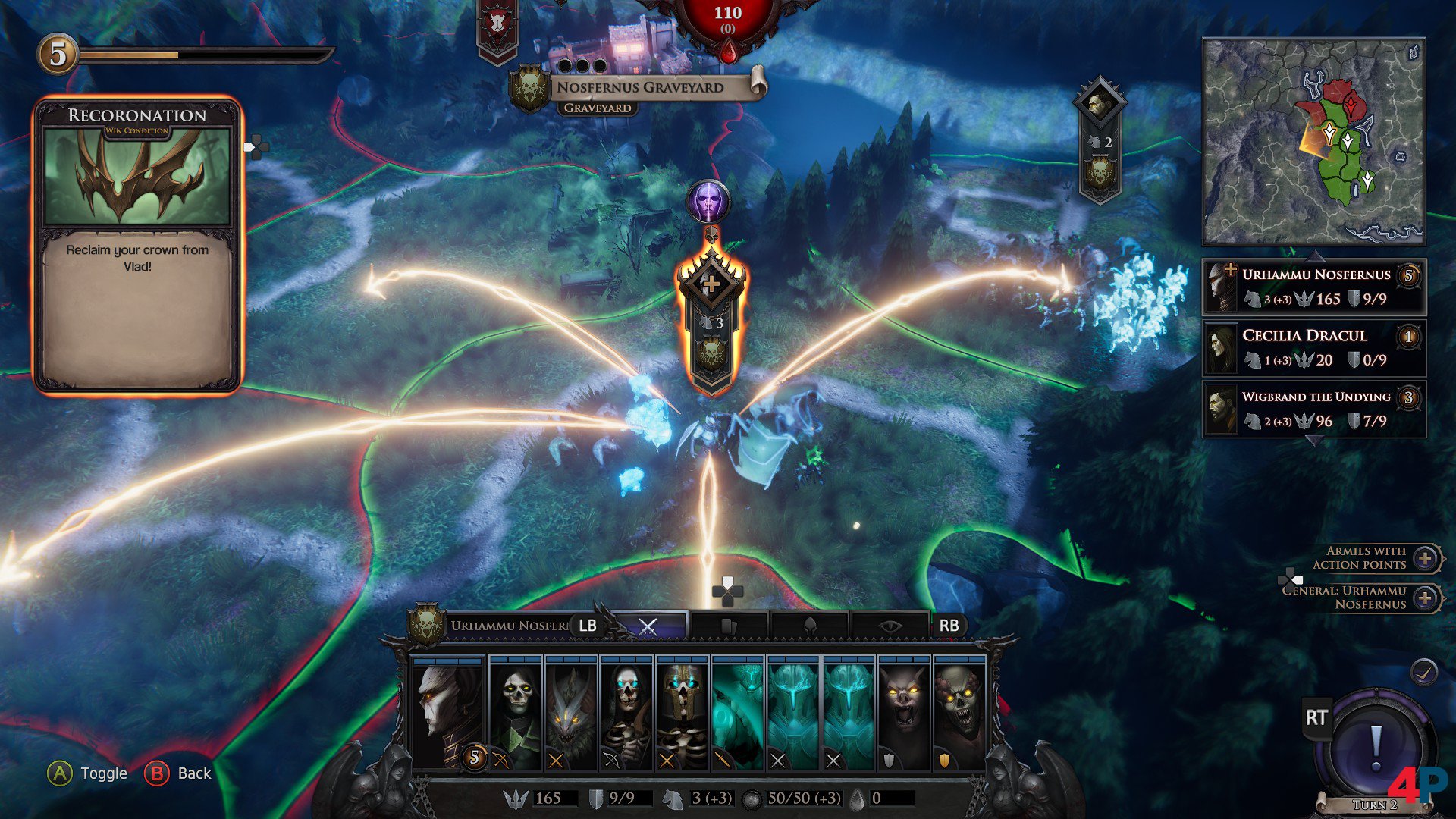Switch to the cards tab
1456x819 pixels.
[x=730, y=626]
